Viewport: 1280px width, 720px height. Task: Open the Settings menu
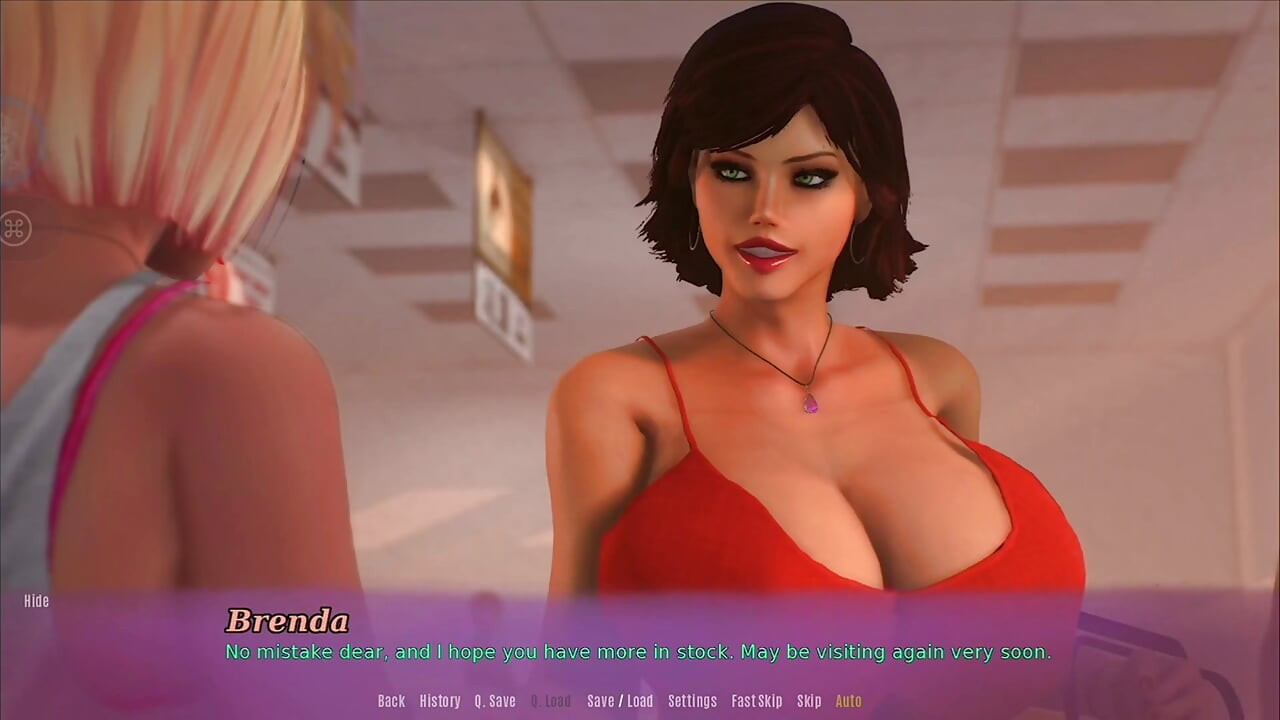(692, 701)
